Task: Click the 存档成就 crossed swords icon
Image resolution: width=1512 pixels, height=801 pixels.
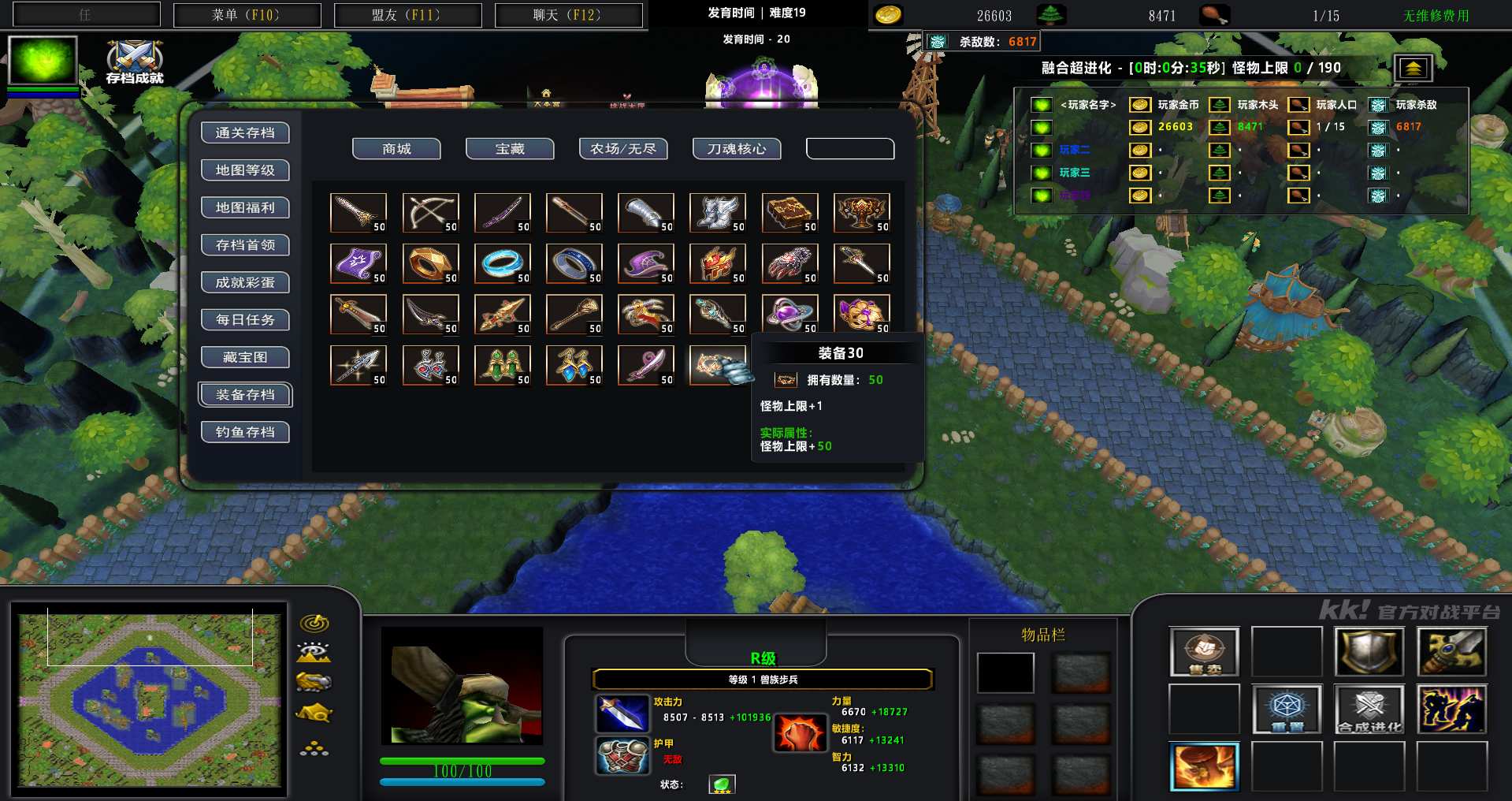Action: (x=135, y=60)
